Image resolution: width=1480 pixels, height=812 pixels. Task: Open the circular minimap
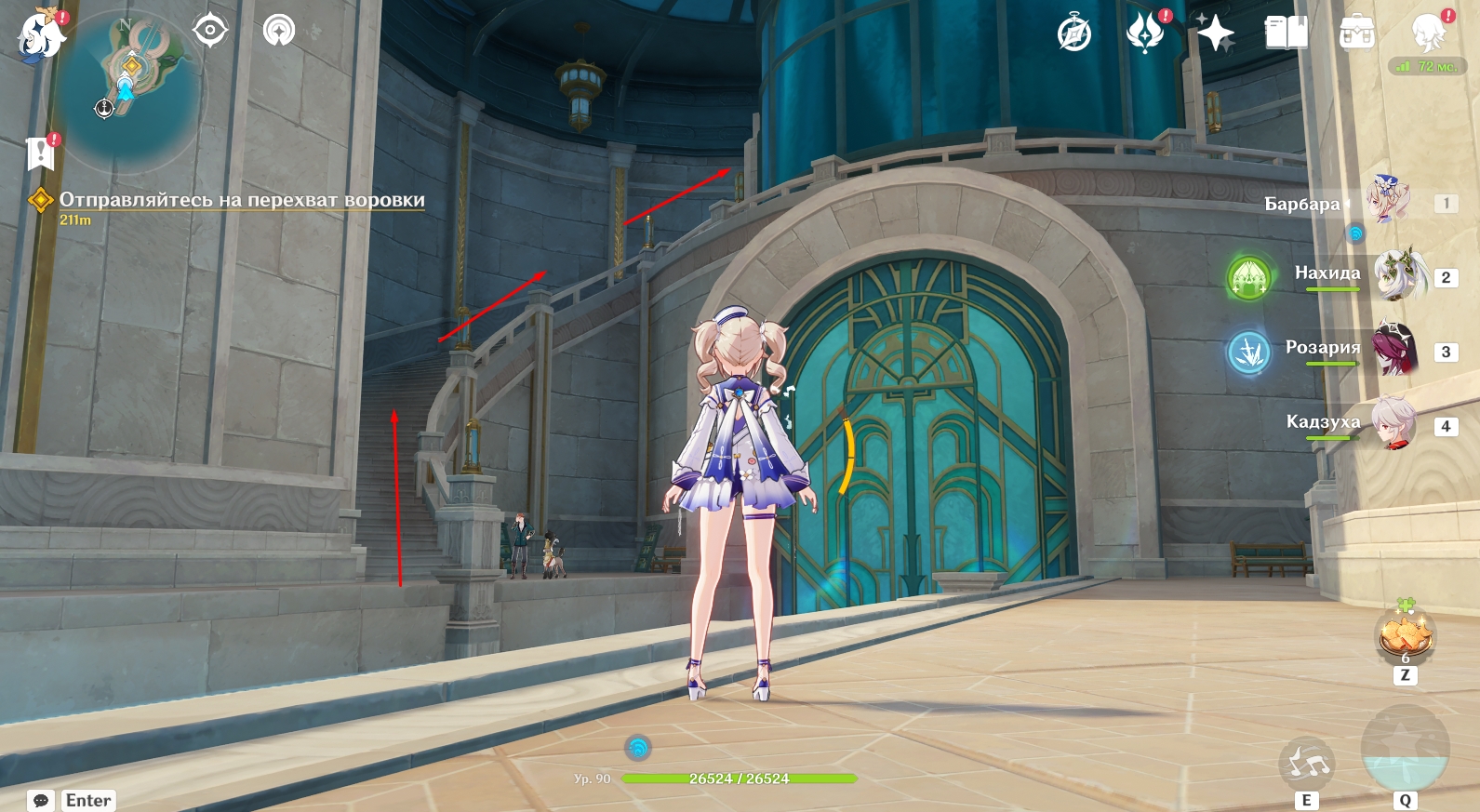[x=126, y=90]
